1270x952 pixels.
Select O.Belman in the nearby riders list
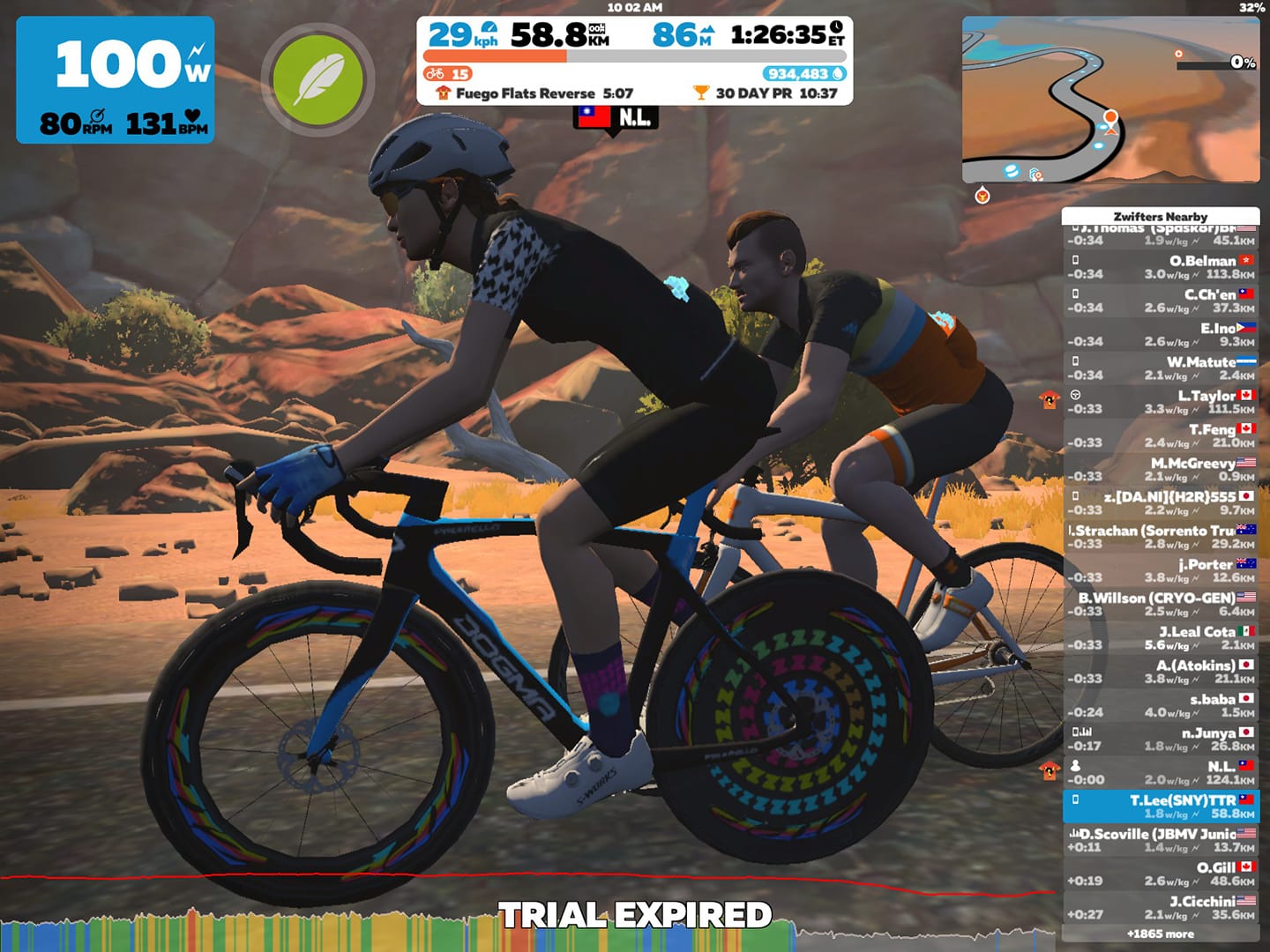(1161, 267)
